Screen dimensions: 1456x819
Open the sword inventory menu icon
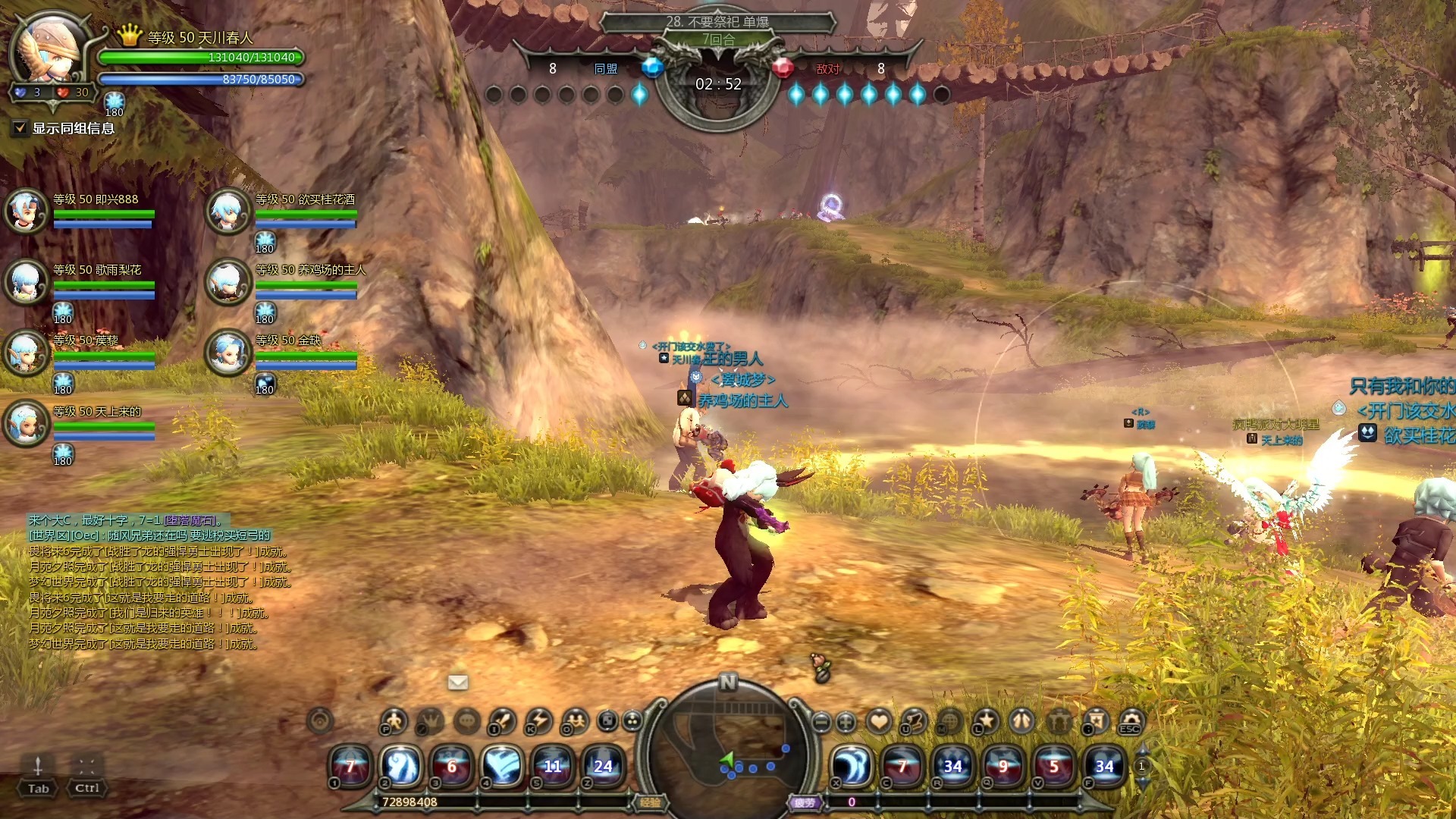(503, 720)
